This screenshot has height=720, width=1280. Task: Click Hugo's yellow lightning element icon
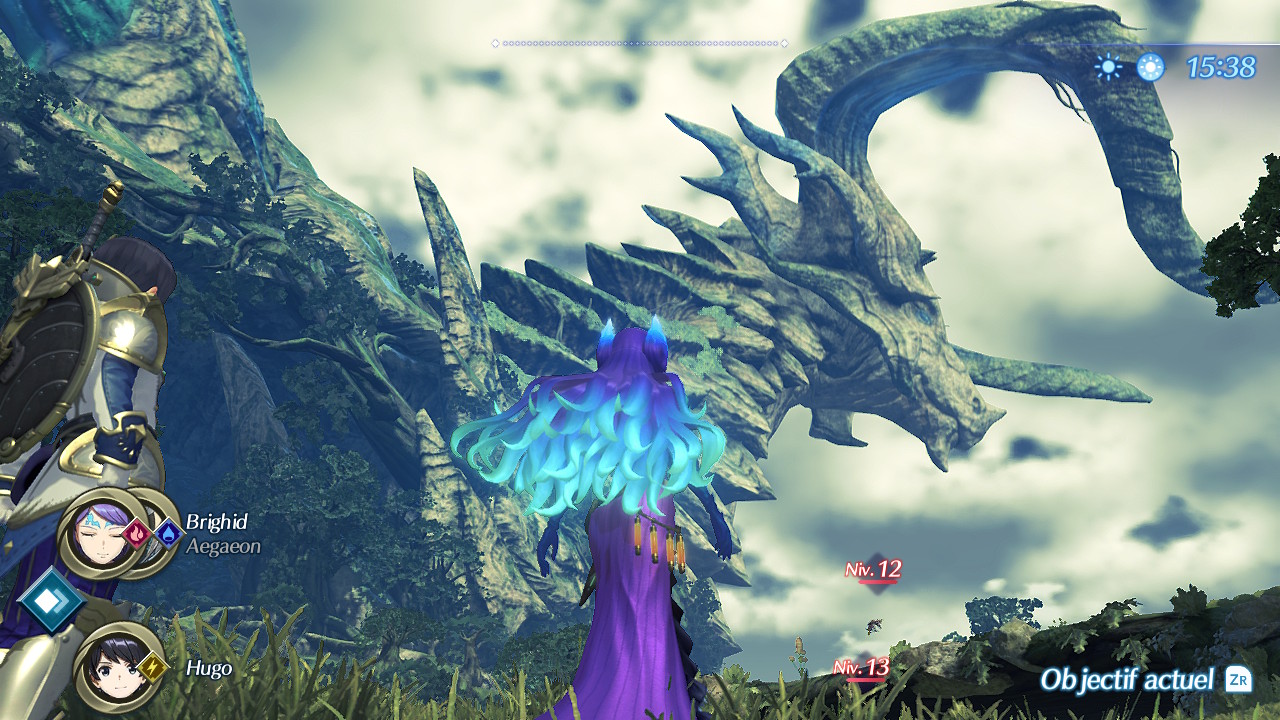154,665
